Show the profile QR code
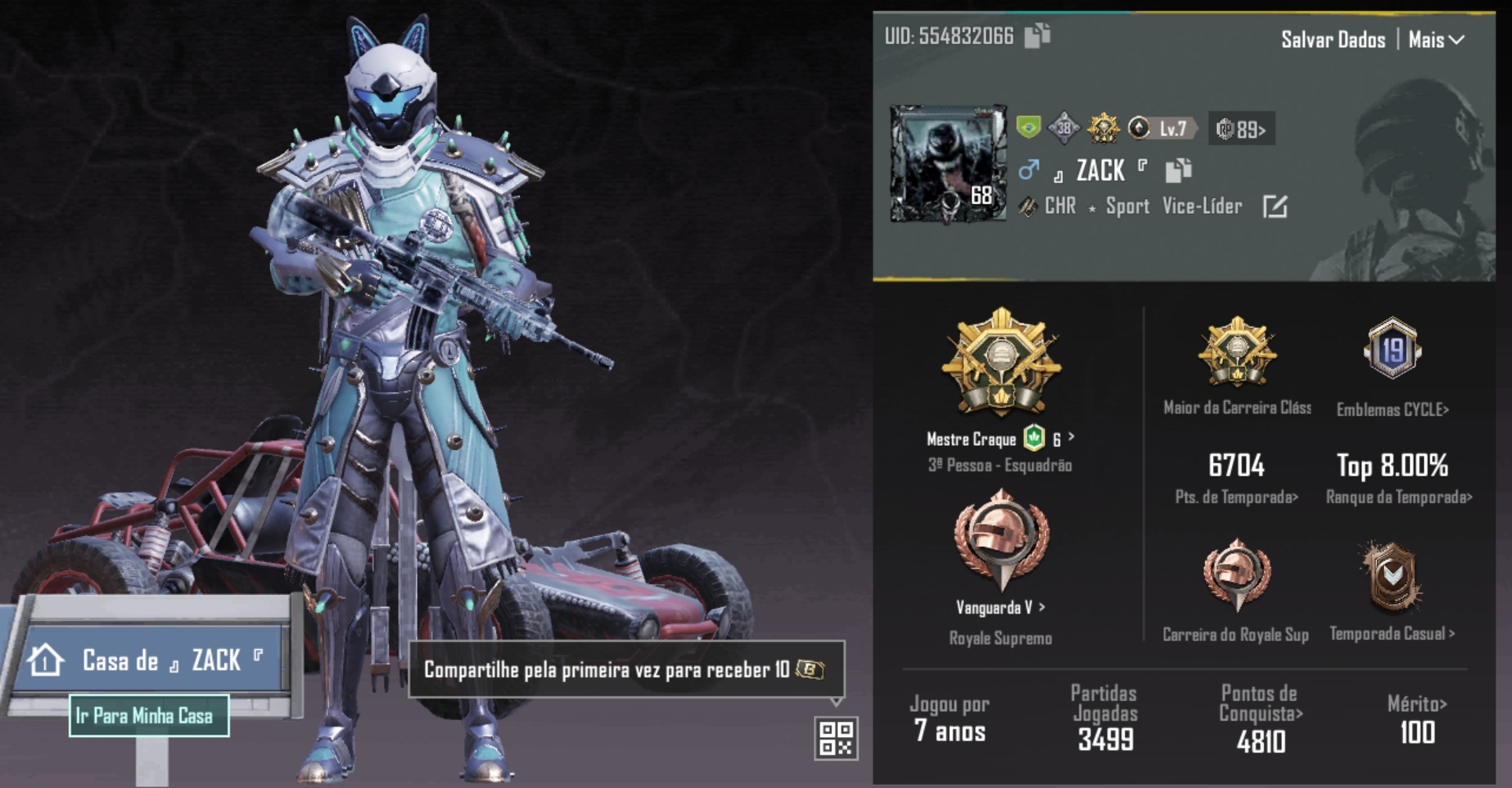Image resolution: width=1512 pixels, height=788 pixels. point(835,739)
